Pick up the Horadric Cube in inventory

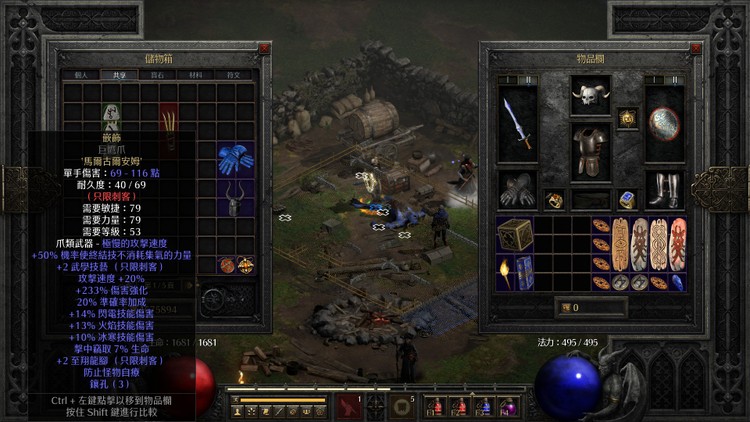pyautogui.click(x=515, y=234)
